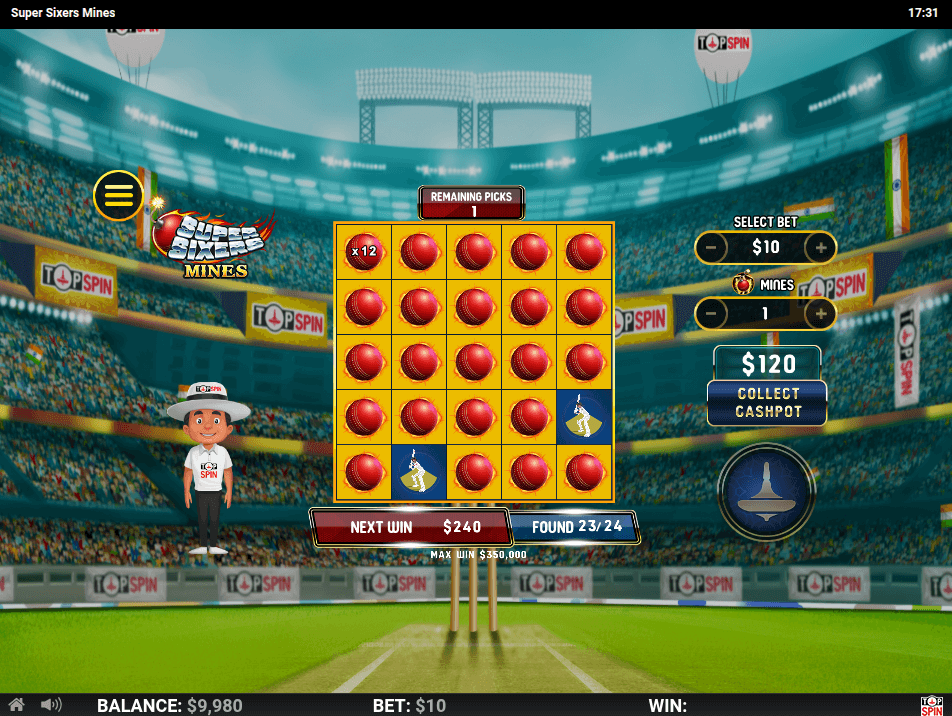952x716 pixels.
Task: Pick the x12 cricket ball tile
Action: 363,251
